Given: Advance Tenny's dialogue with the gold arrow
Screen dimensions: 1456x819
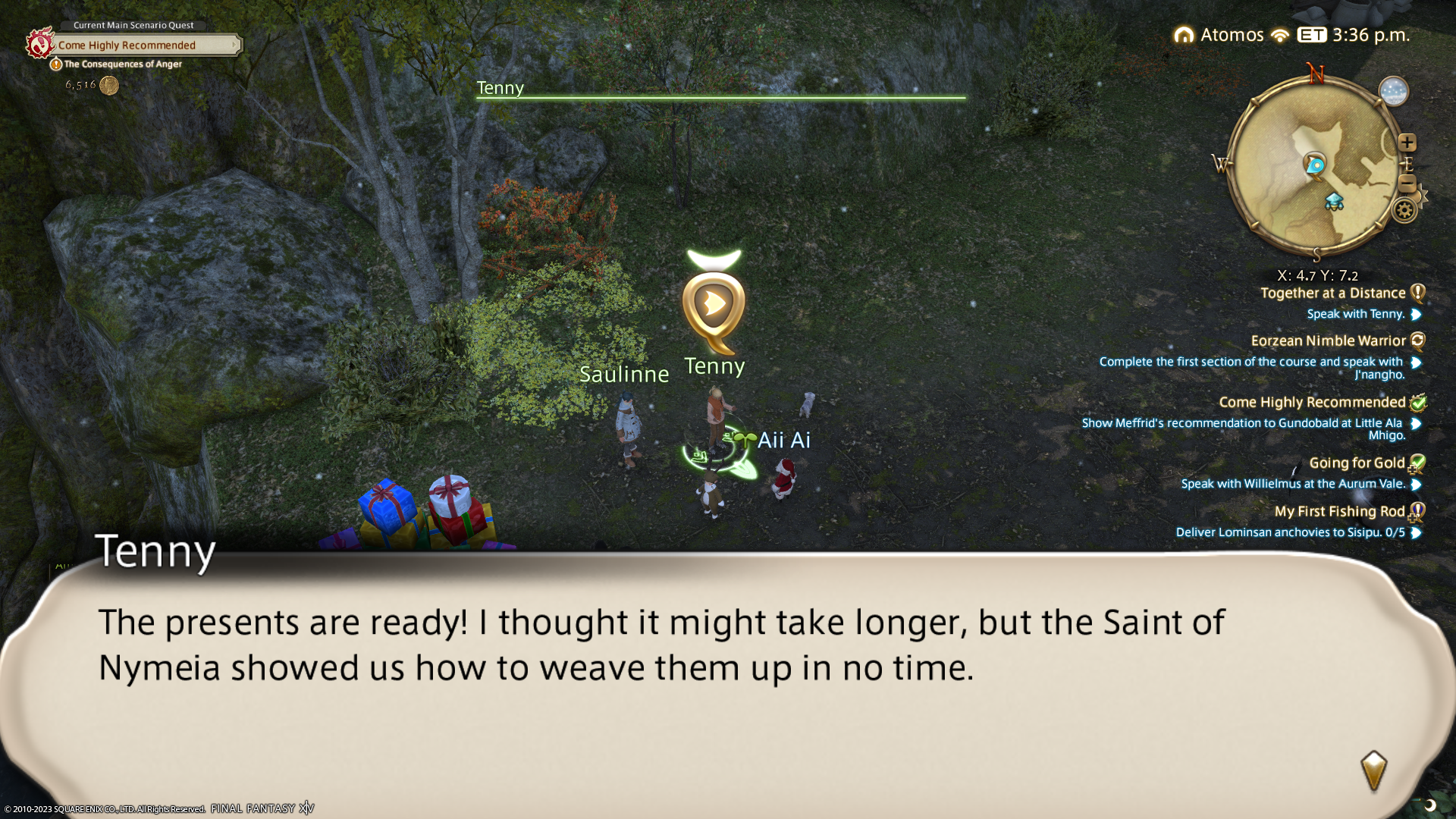Looking at the screenshot, I should coord(1373,770).
